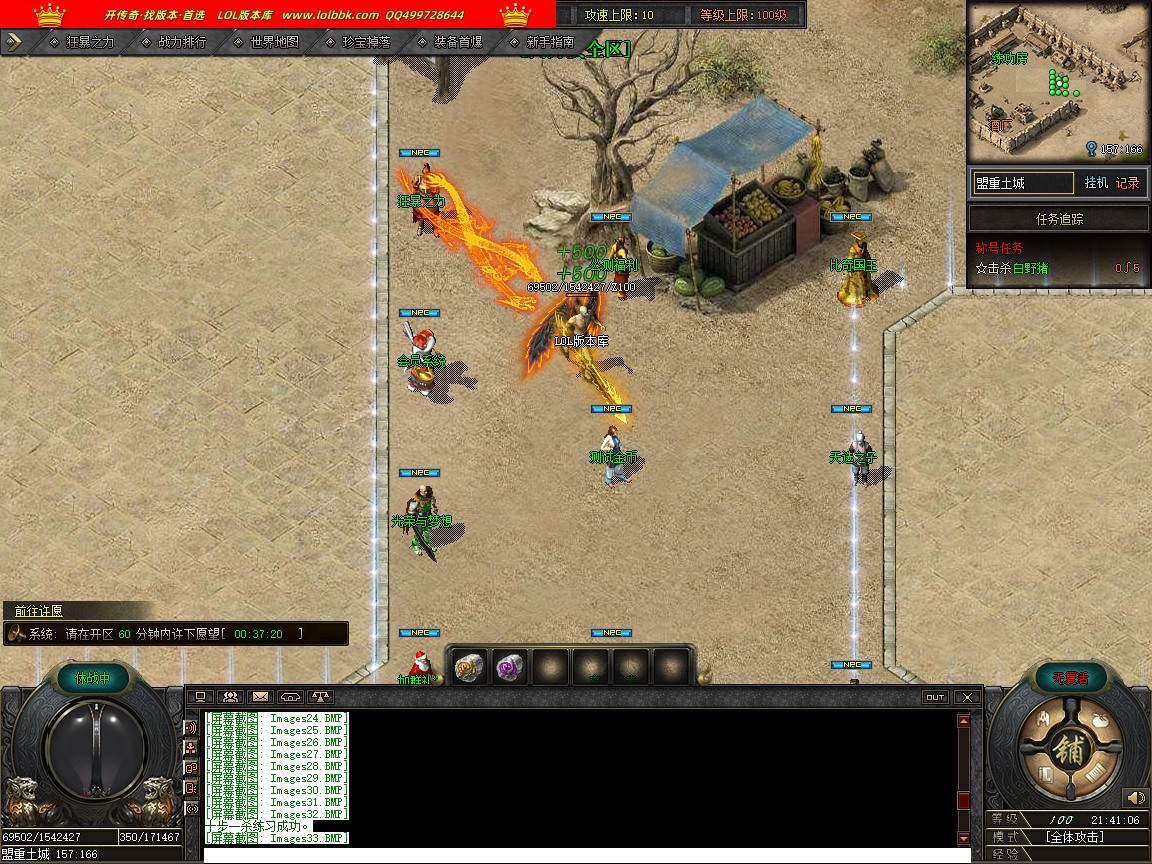Use the gold scroll in the hotbar
Viewport: 1152px width, 864px height.
(x=470, y=666)
